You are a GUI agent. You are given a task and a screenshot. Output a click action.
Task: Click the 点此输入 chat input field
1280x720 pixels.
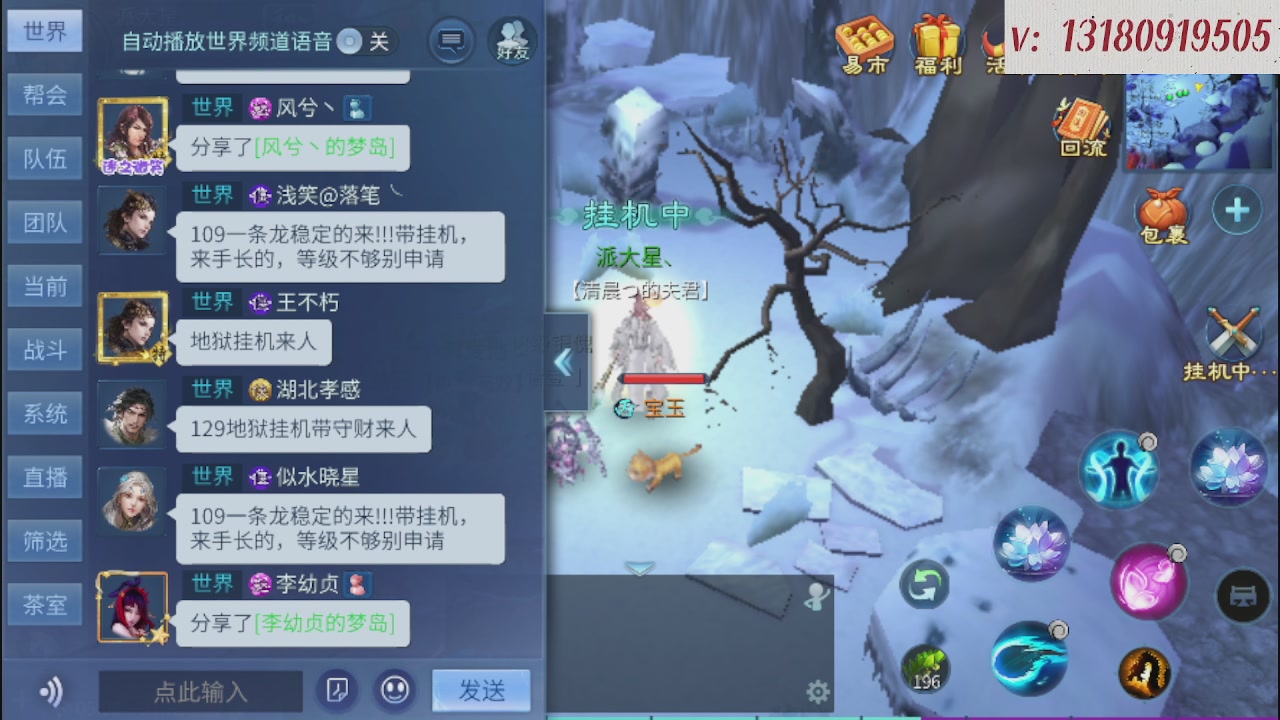[200, 690]
